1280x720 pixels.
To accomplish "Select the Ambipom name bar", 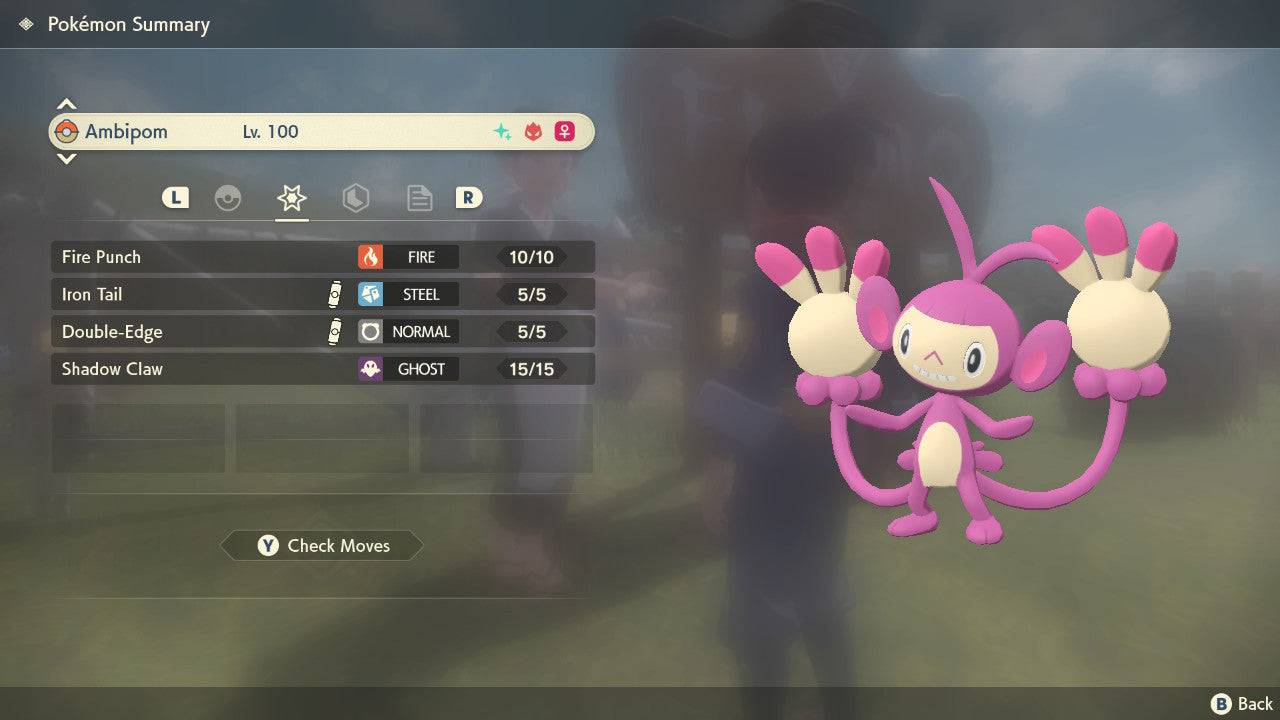I will (x=322, y=132).
